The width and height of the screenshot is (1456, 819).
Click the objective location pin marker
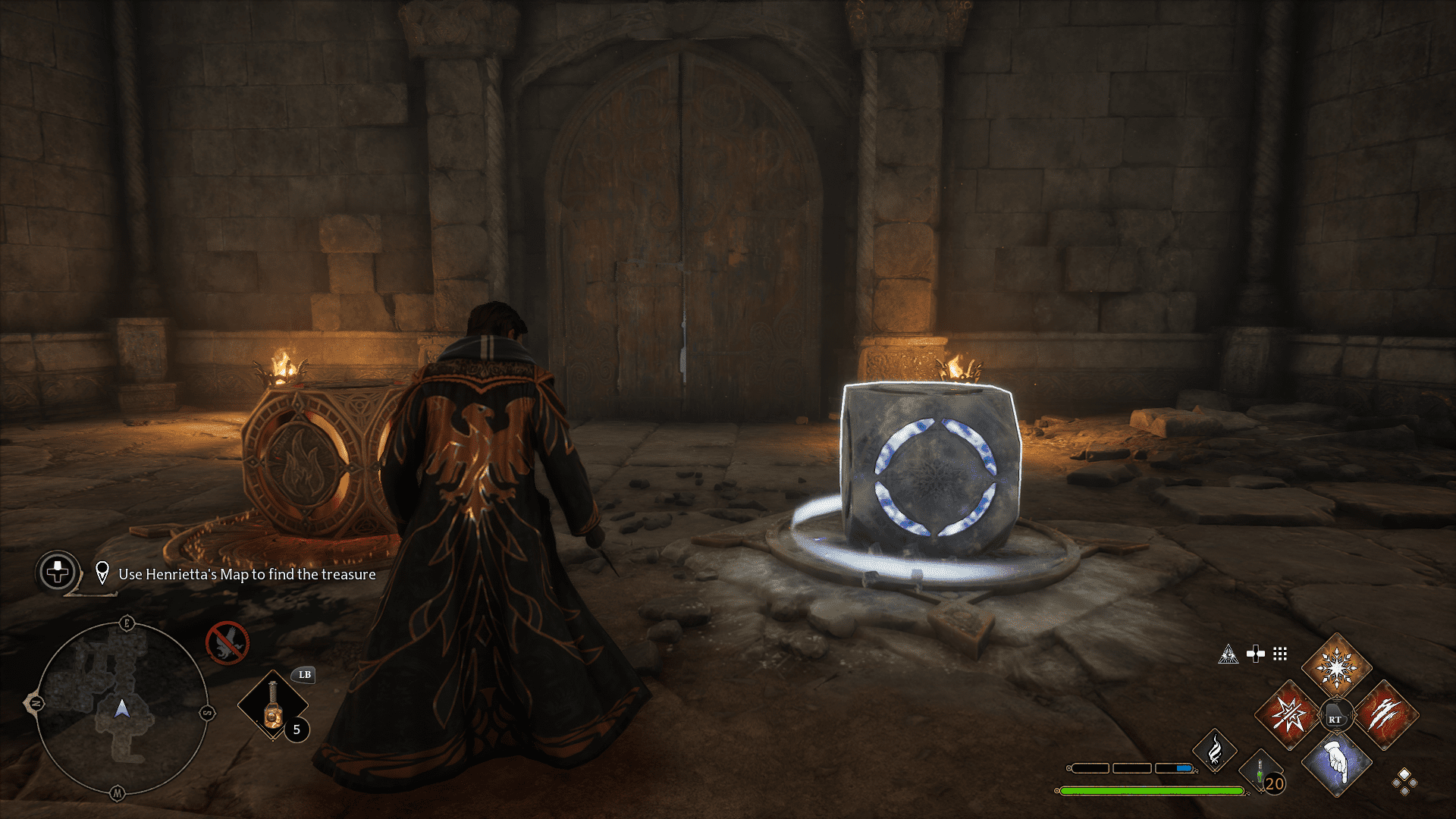pos(102,573)
